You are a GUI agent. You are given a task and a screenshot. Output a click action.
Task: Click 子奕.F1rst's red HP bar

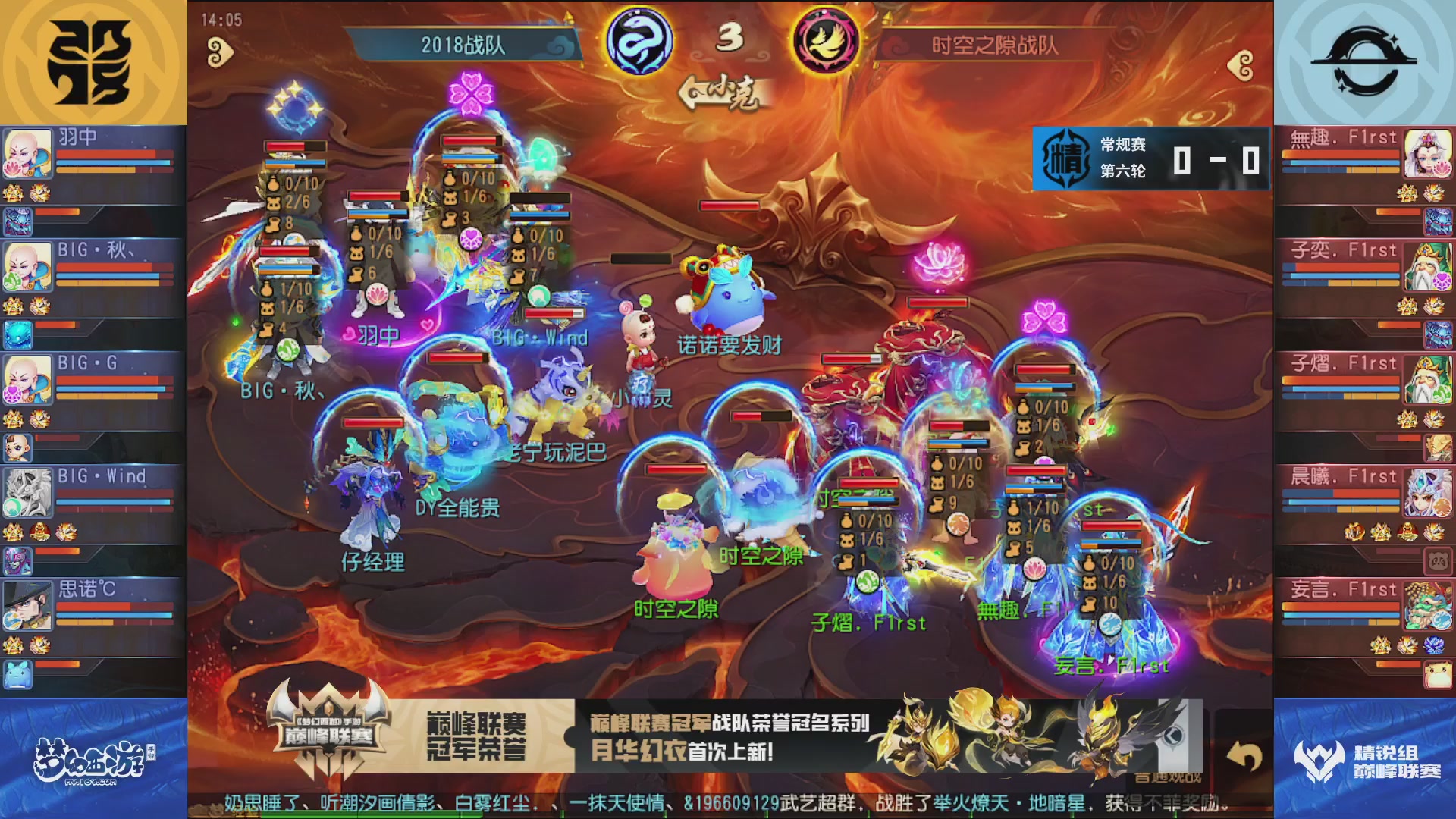coord(1342,267)
